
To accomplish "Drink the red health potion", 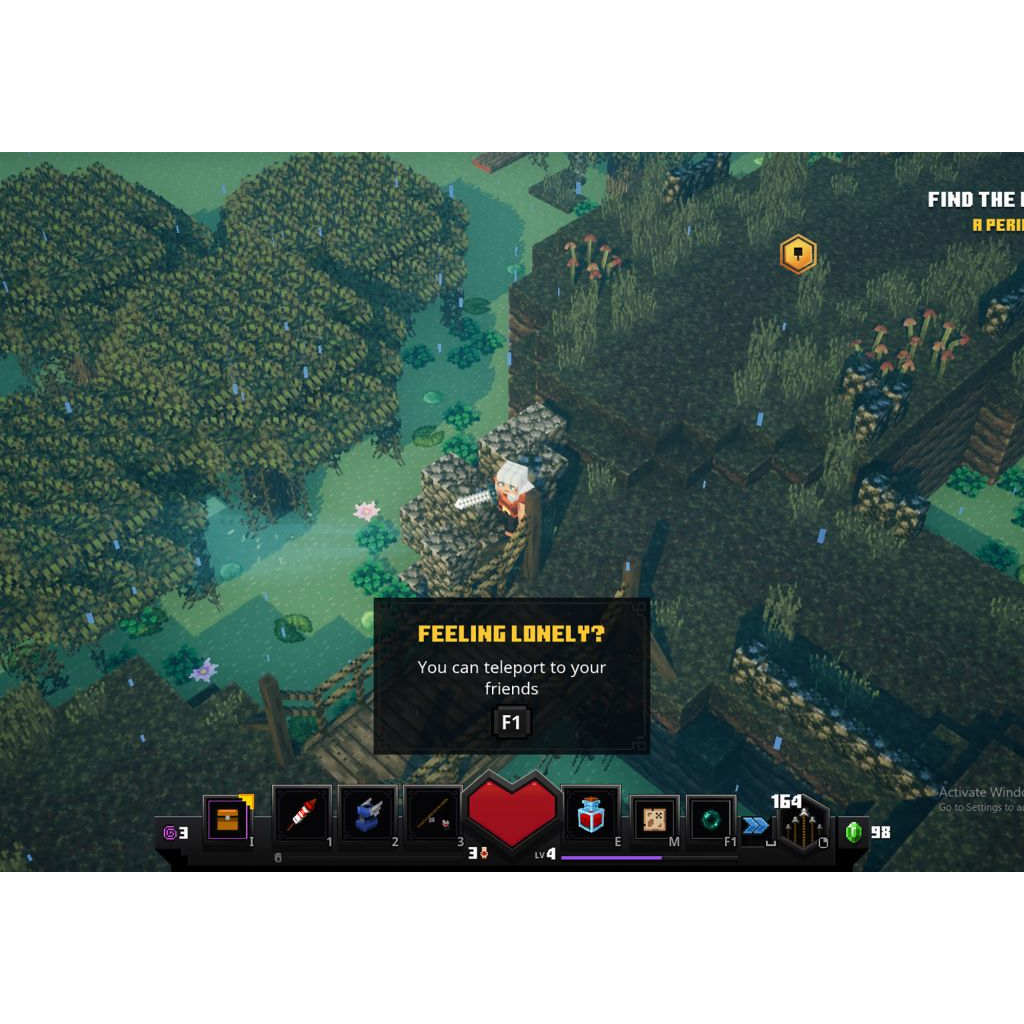I will [591, 816].
